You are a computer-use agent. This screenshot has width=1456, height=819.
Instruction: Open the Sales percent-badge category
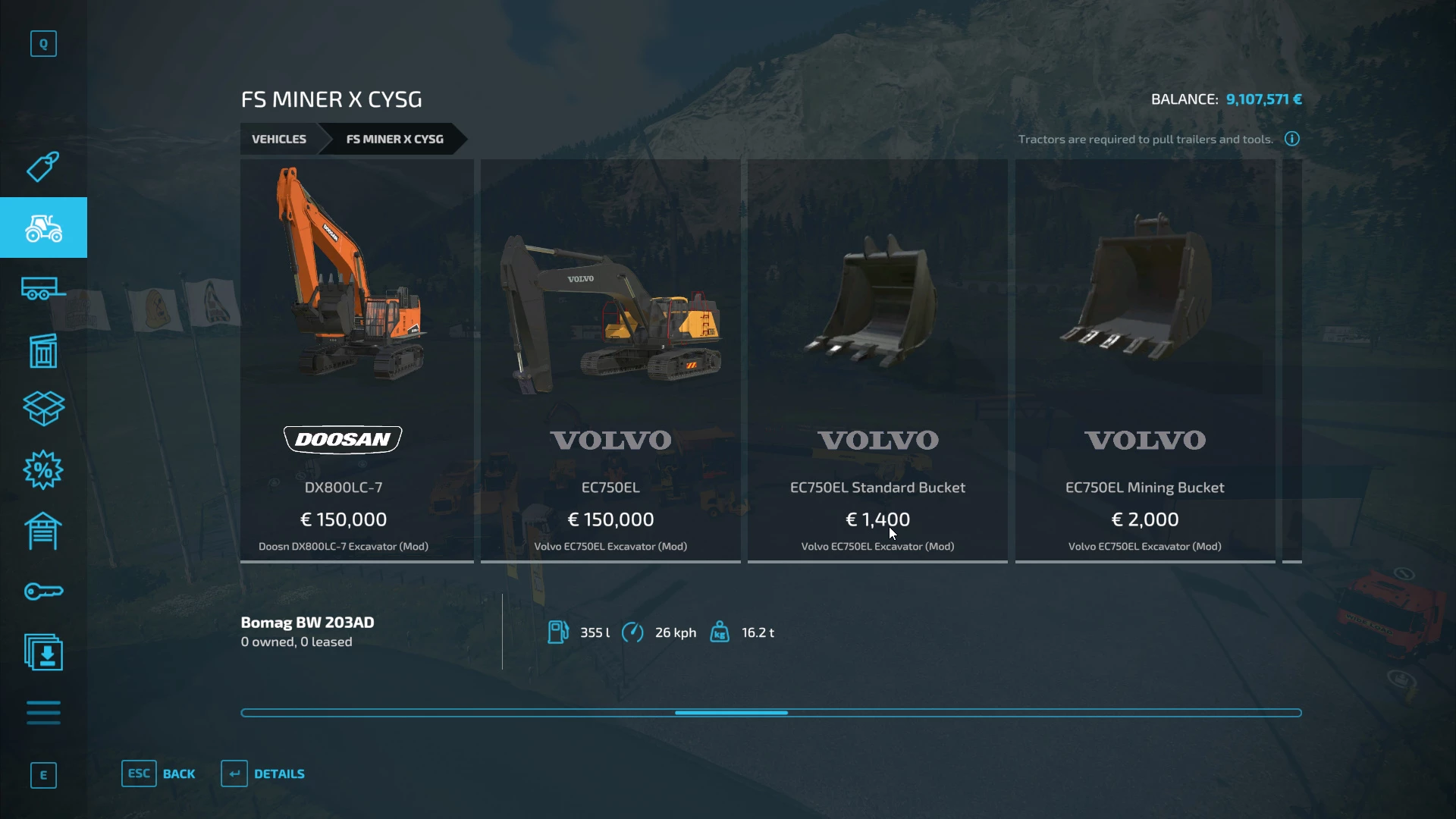43,470
